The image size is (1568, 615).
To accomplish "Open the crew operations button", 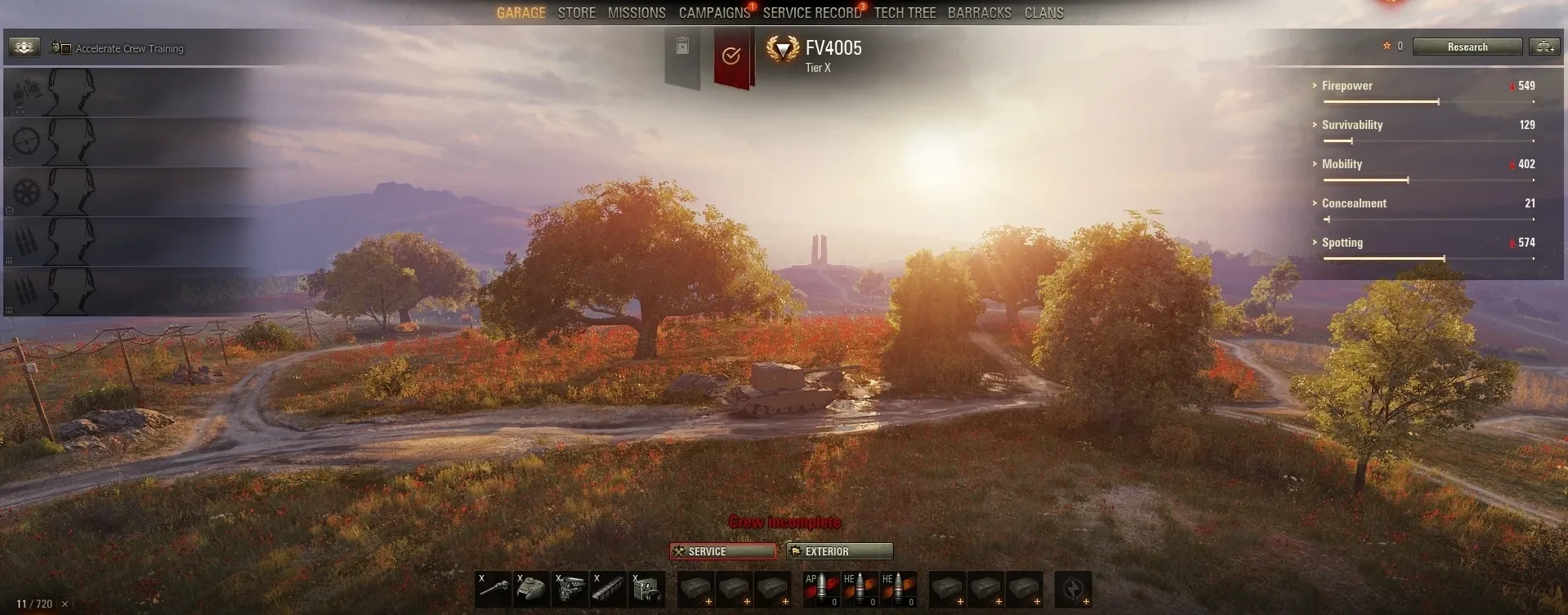I will click(25, 47).
